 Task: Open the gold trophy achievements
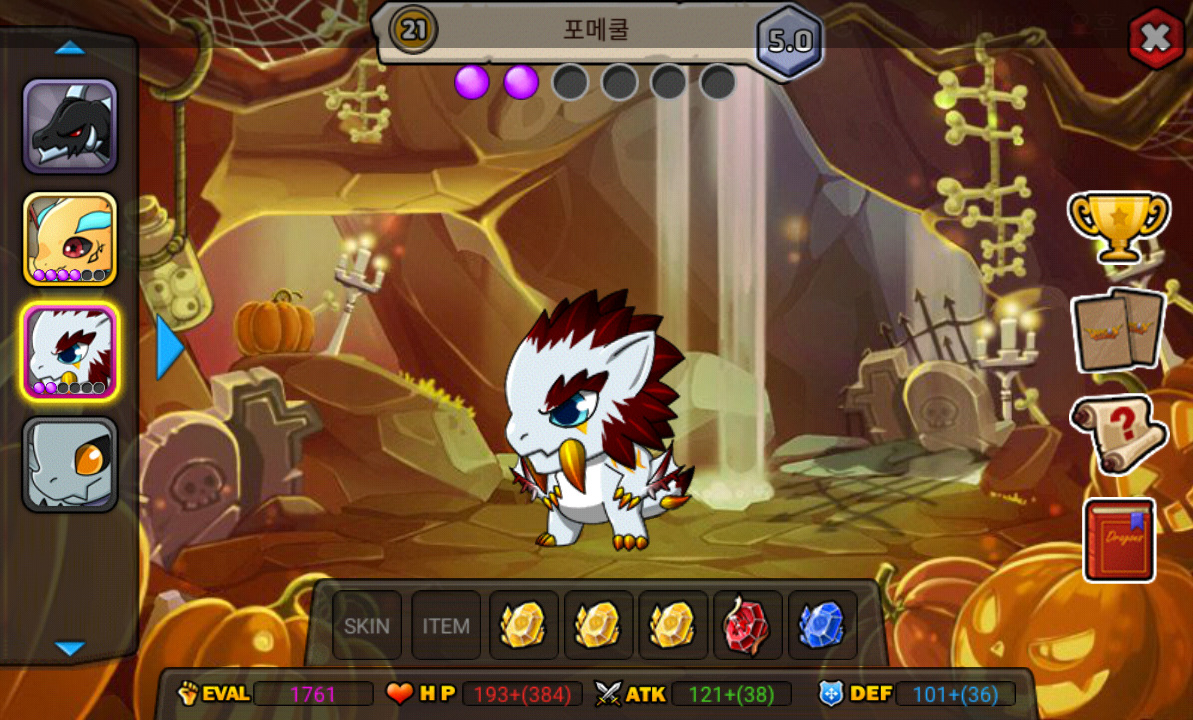(1118, 226)
